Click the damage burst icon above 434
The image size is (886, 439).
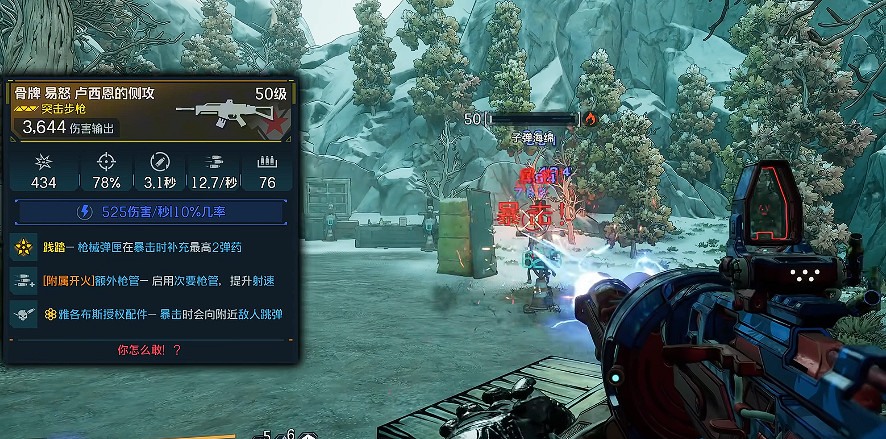43,162
